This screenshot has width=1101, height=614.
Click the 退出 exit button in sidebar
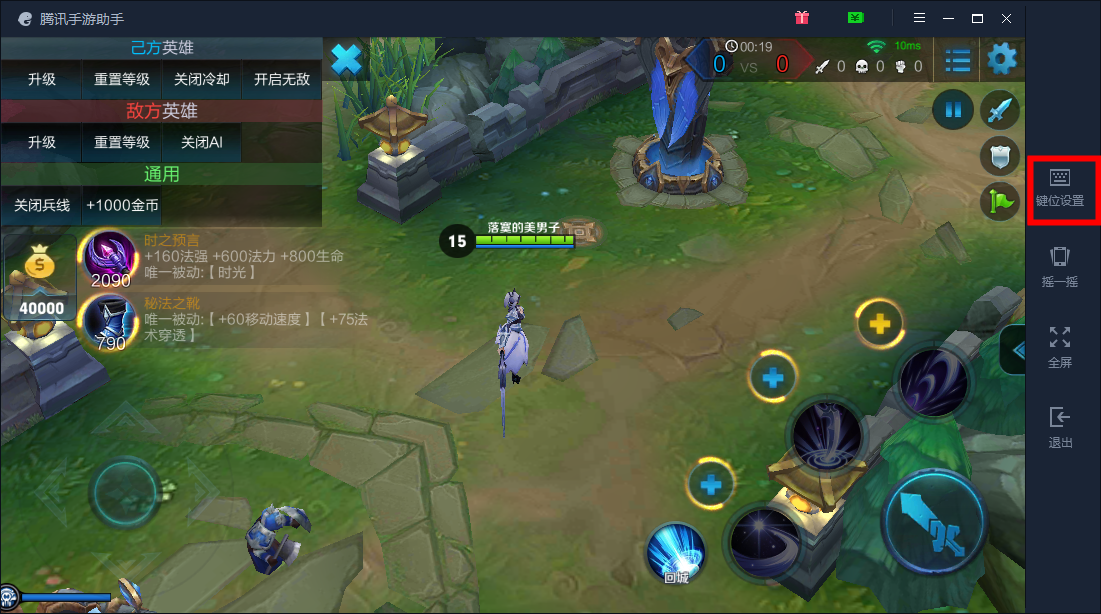[x=1059, y=427]
